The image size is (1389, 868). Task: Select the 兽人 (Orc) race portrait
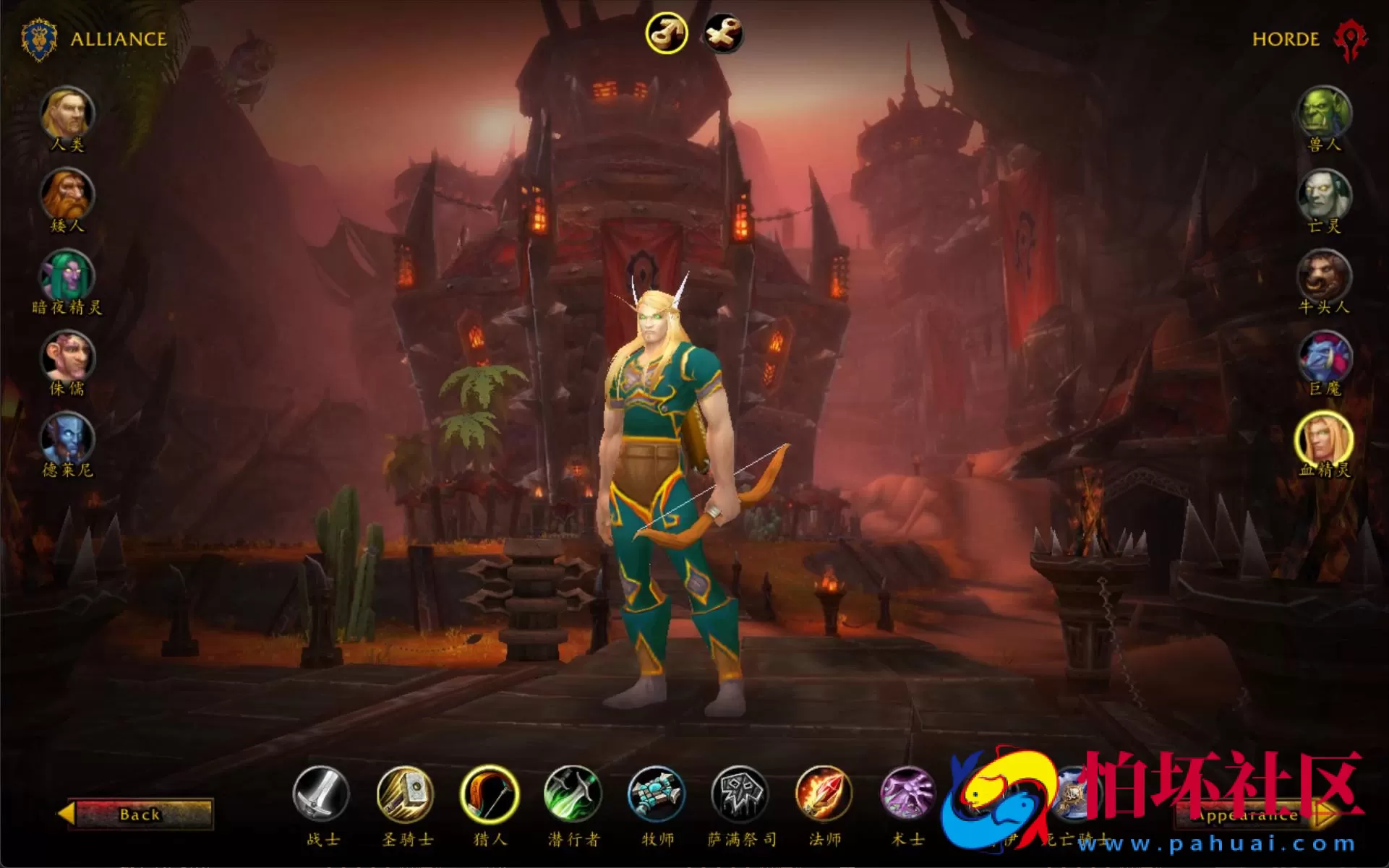point(1325,112)
